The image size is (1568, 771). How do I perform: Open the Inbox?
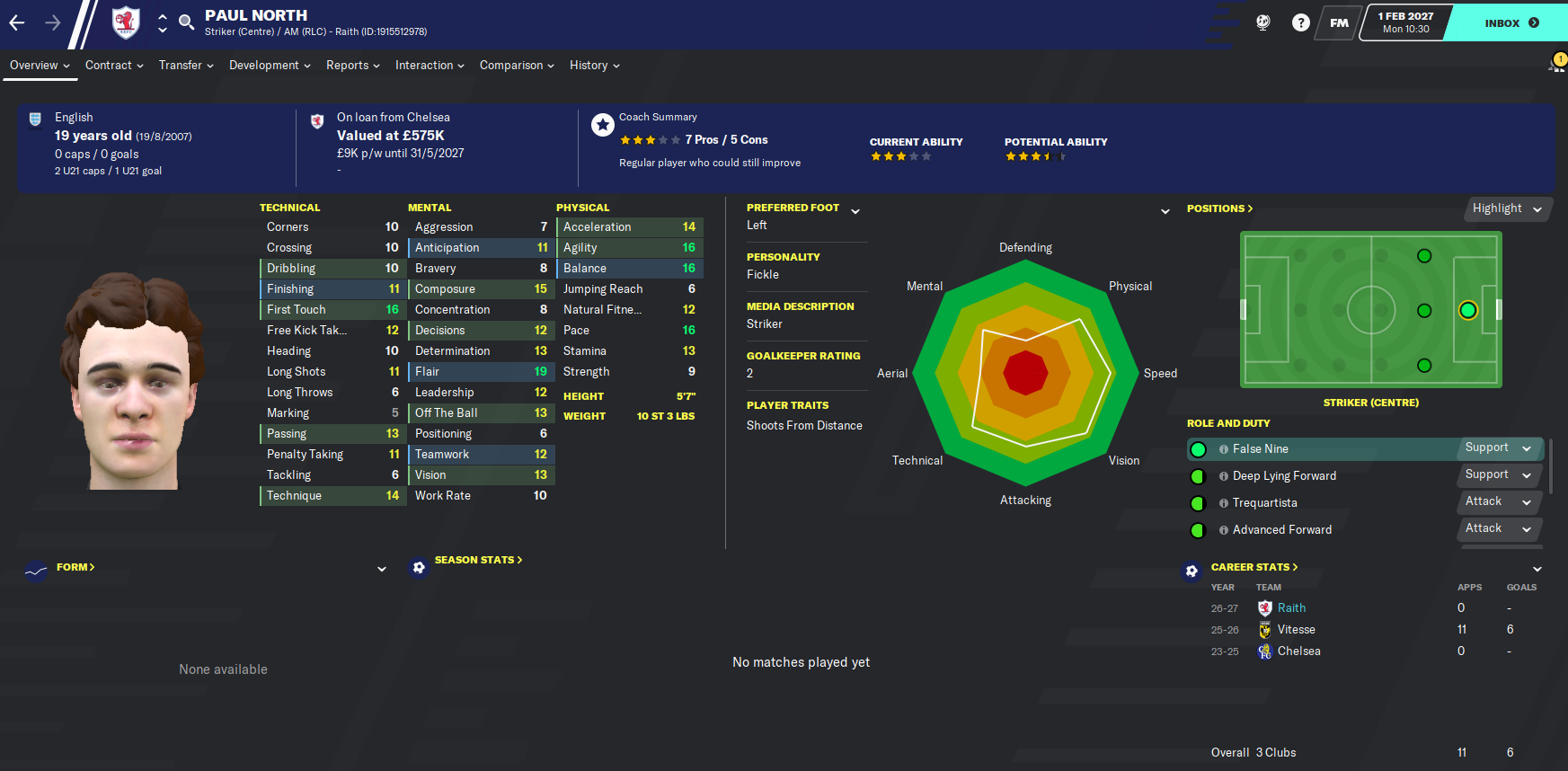[1510, 22]
